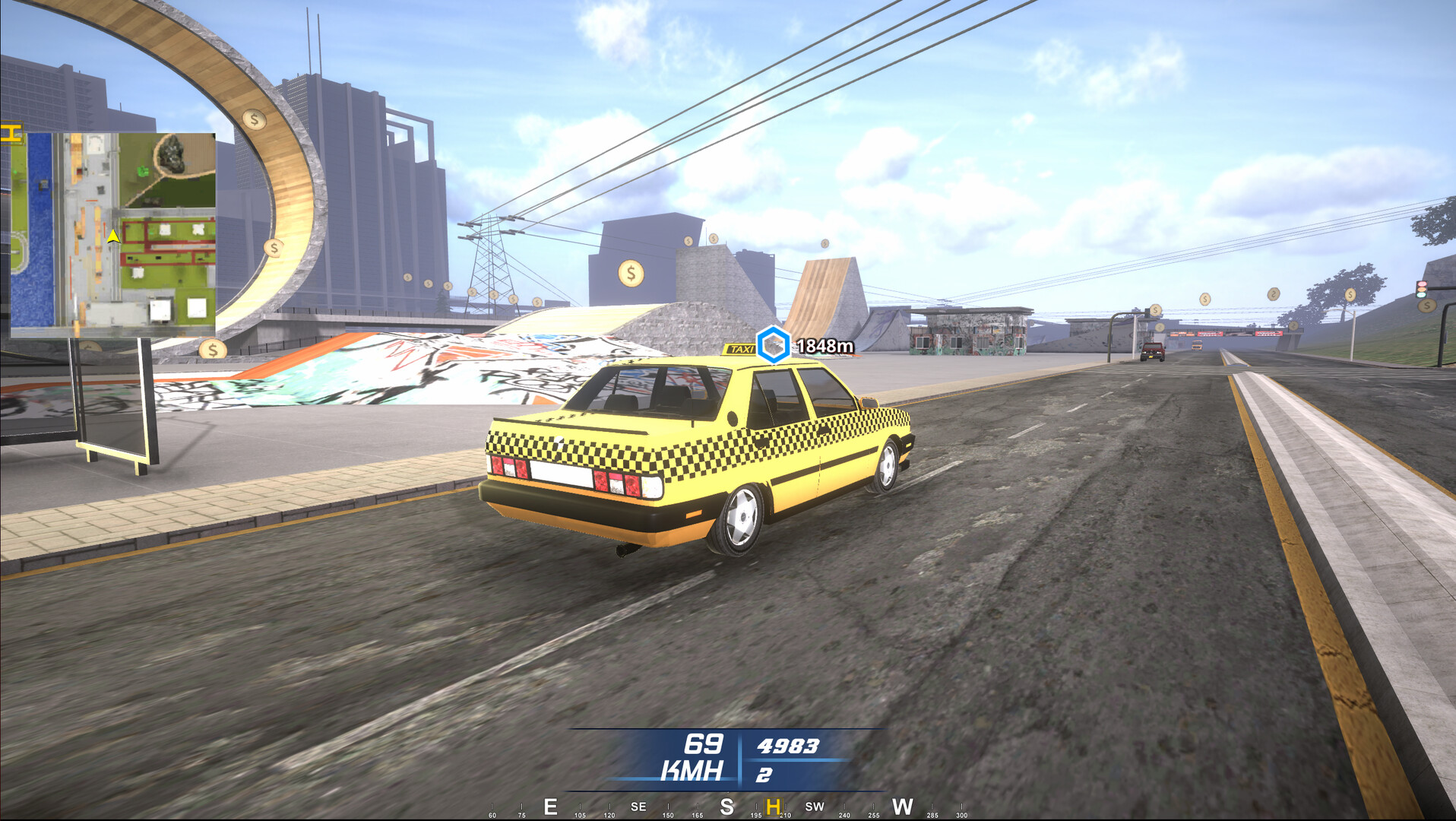Select the yellow H helipad icon top-left
This screenshot has width=1456, height=821.
point(10,131)
